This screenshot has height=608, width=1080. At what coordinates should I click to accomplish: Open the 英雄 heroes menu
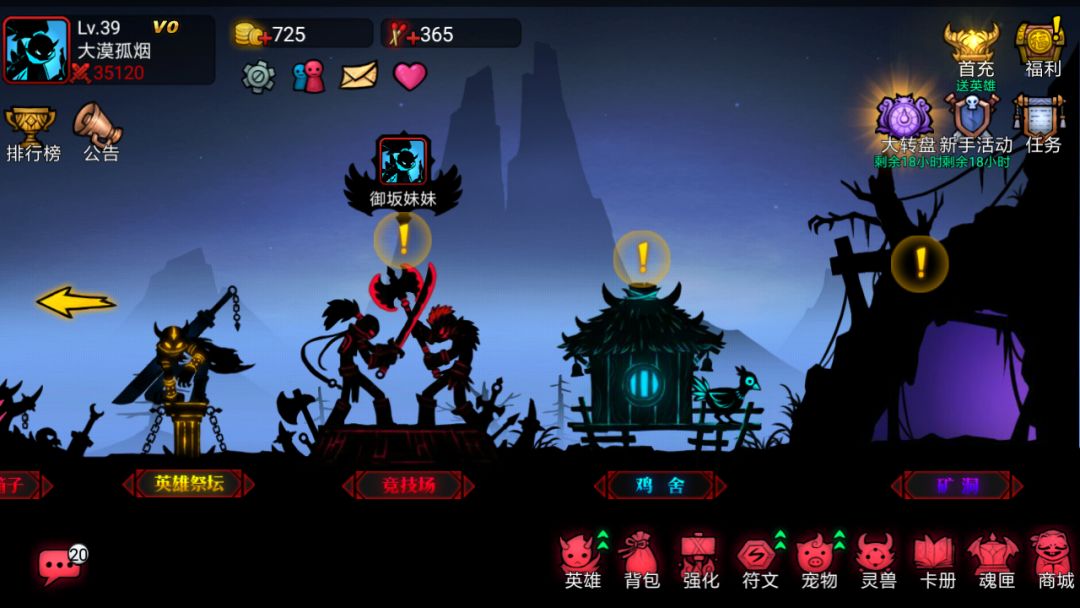click(582, 560)
